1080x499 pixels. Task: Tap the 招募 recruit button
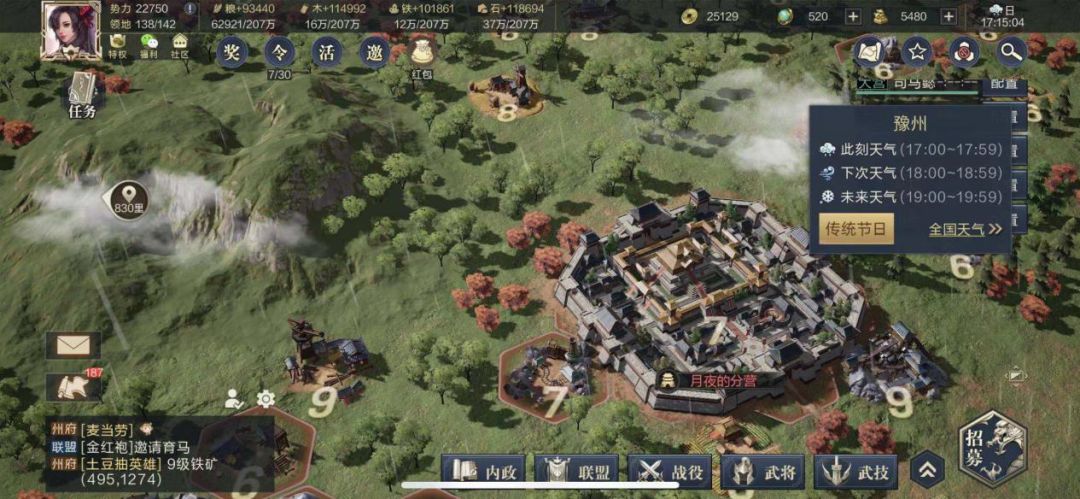[993, 446]
